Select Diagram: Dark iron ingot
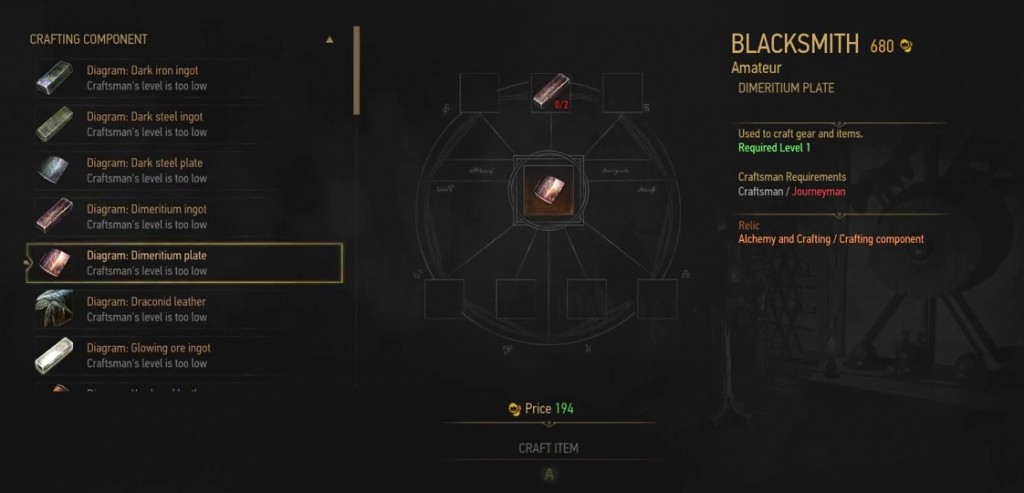The image size is (1024, 493). coord(184,78)
